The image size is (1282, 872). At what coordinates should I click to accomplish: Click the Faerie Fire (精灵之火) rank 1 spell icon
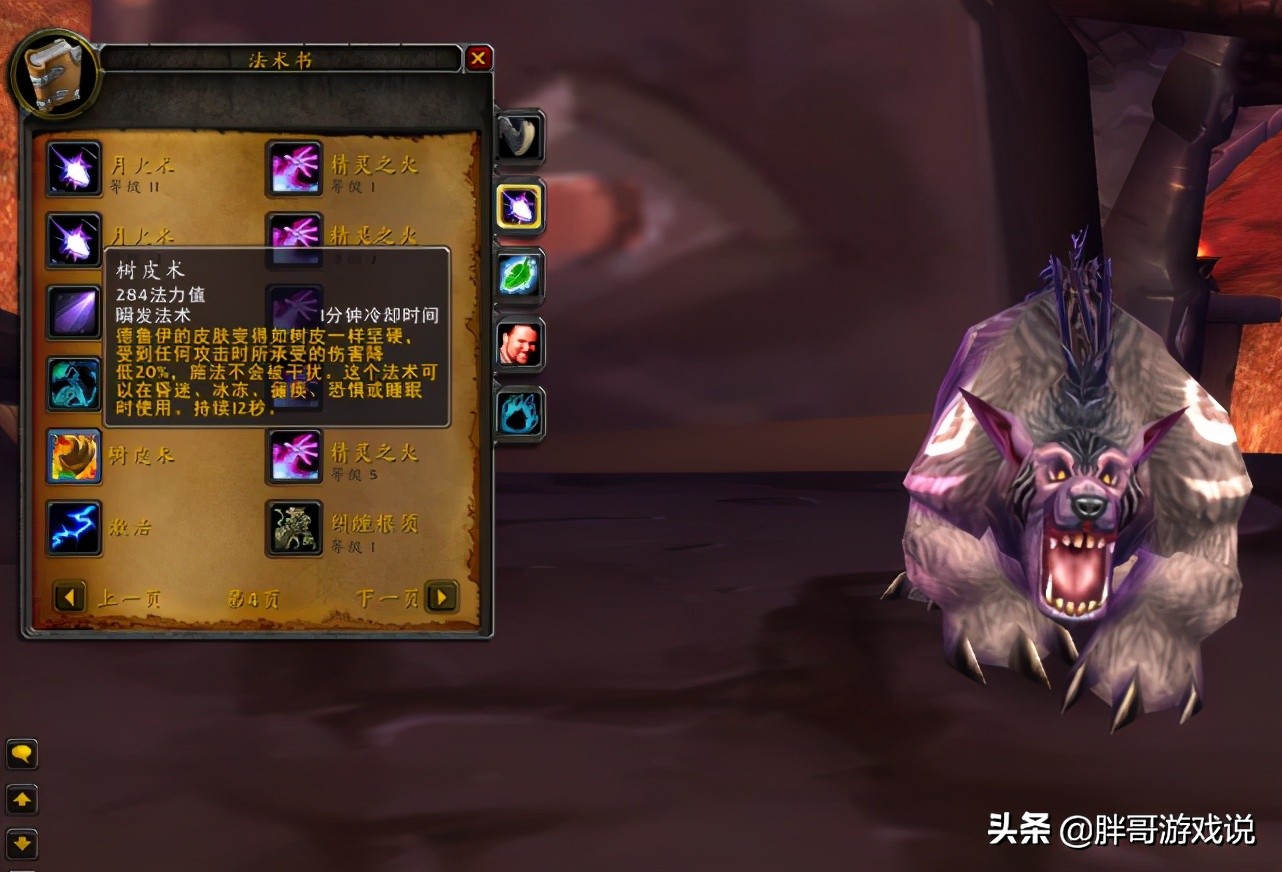294,170
